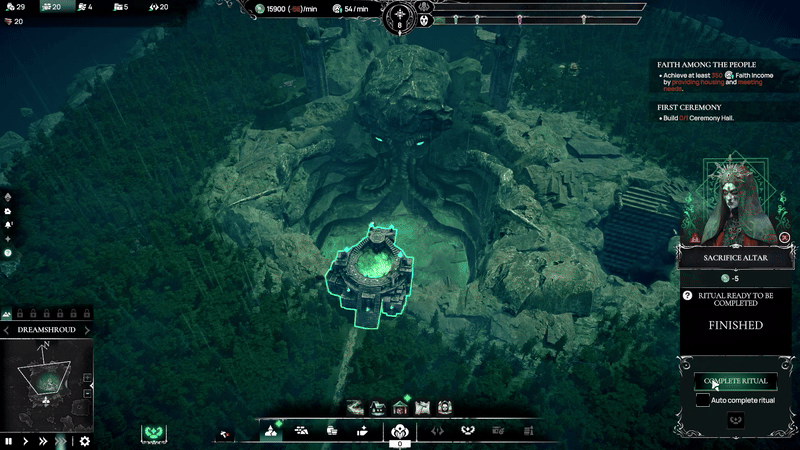
Task: Pause the game speed
Action: tap(9, 441)
